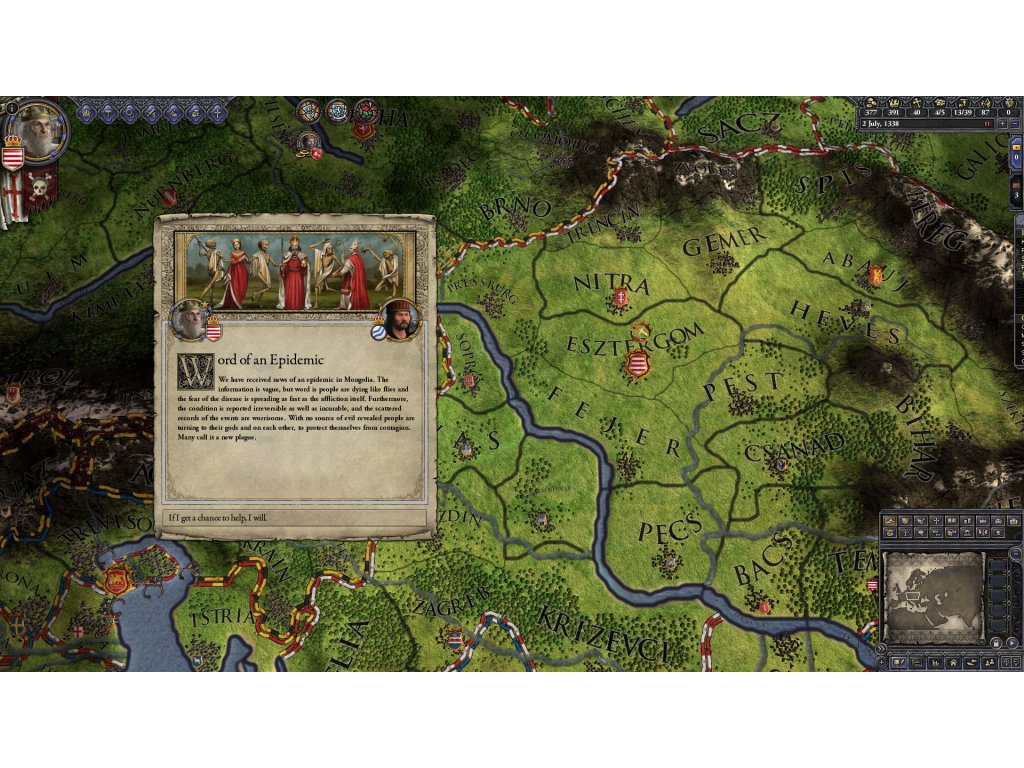The height and width of the screenshot is (768, 1024).
Task: Click the home button below the minimap
Action: point(953,662)
